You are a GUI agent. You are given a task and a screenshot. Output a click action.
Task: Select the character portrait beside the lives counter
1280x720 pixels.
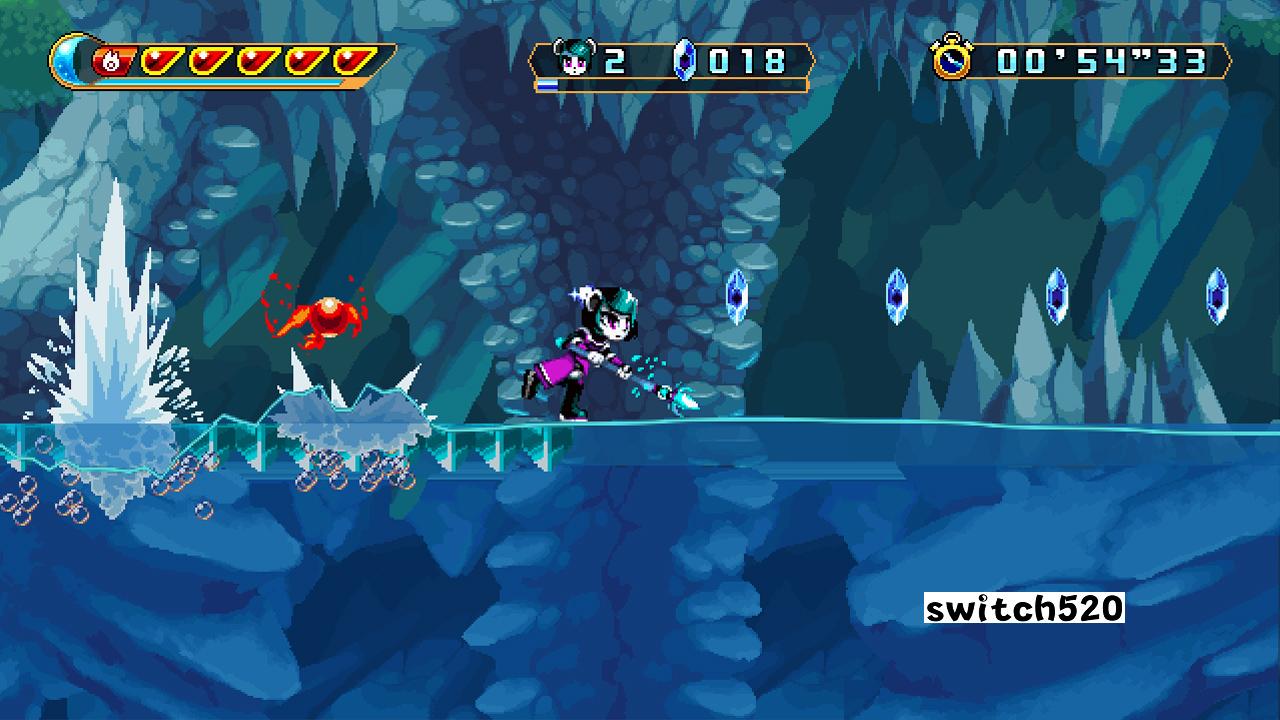(x=574, y=57)
